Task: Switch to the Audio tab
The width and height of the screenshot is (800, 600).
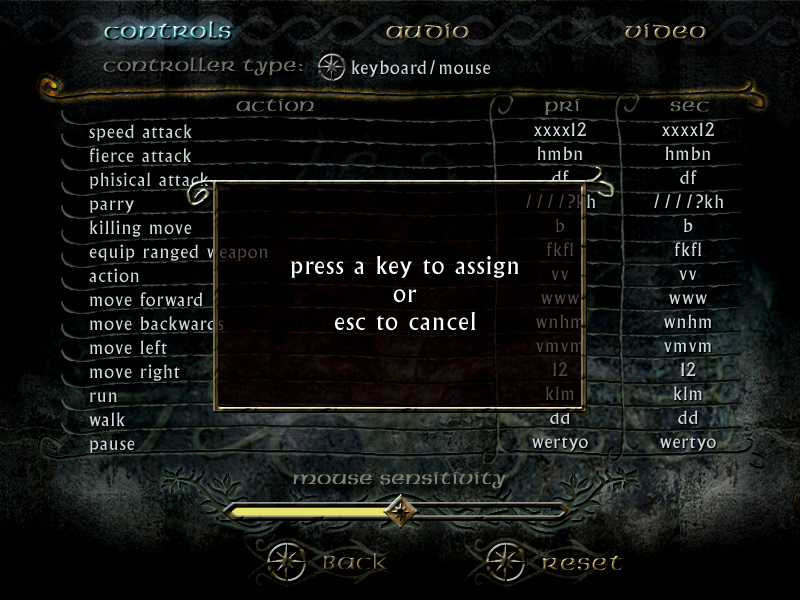Action: tap(427, 31)
